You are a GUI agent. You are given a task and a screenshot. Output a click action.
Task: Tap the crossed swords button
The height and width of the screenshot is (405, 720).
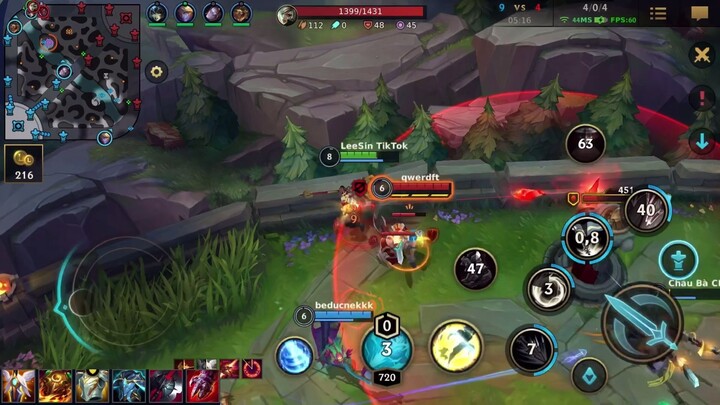(x=702, y=54)
